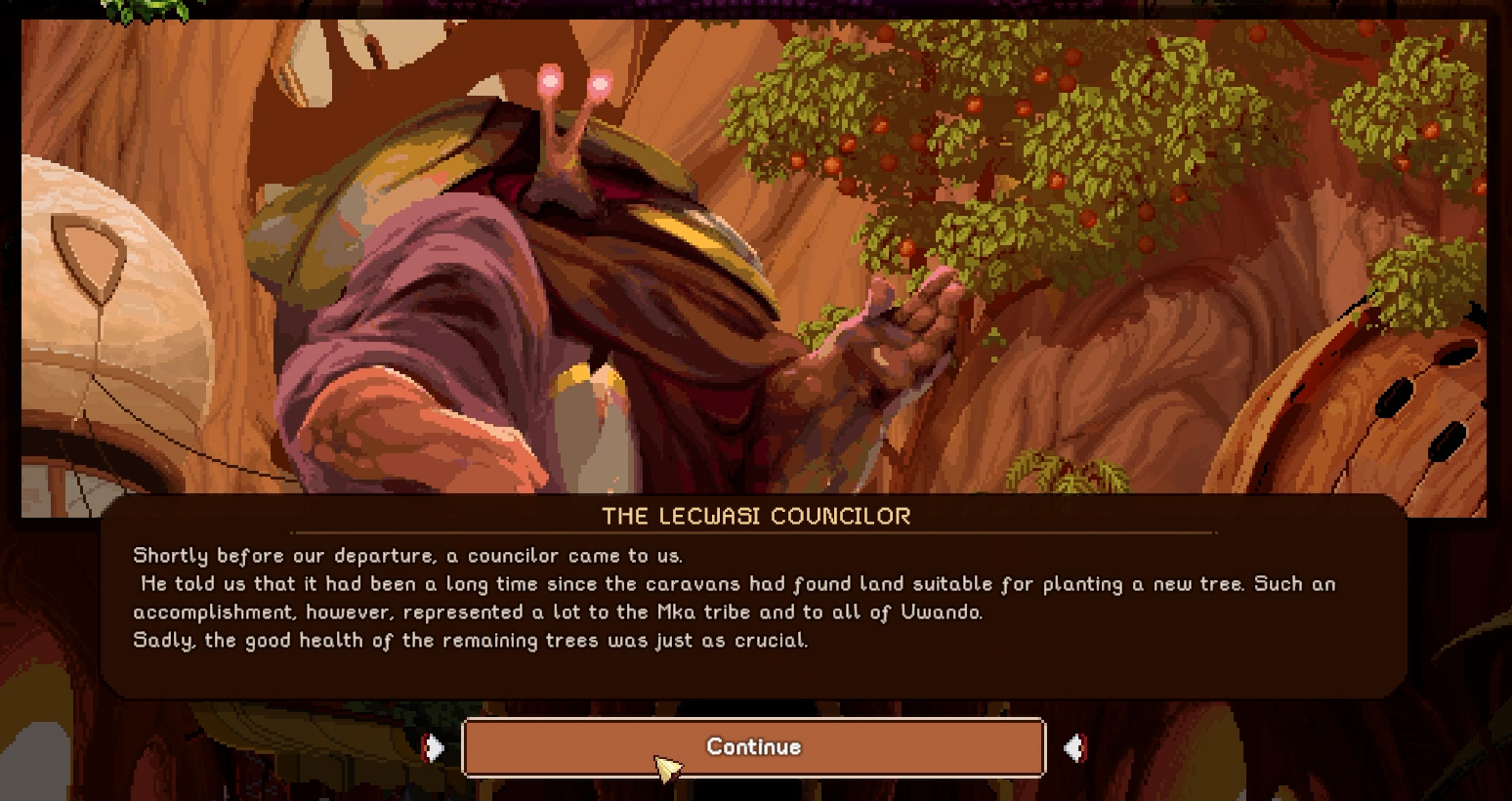The image size is (1512, 801).
Task: Select the red-bordered arrow beside the Continue button
Action: coord(1074,748)
